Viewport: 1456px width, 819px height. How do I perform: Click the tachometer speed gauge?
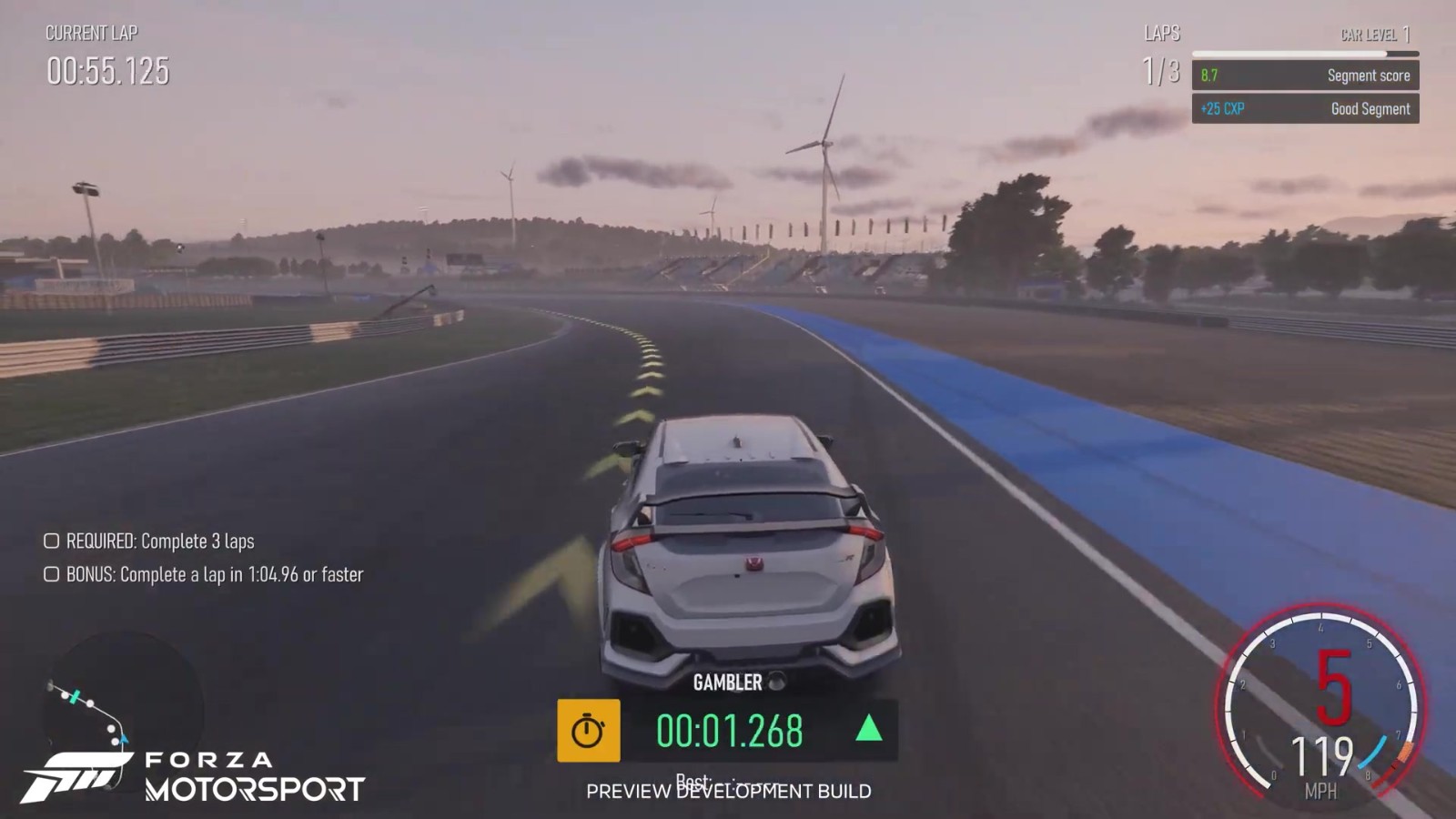coord(1321,707)
